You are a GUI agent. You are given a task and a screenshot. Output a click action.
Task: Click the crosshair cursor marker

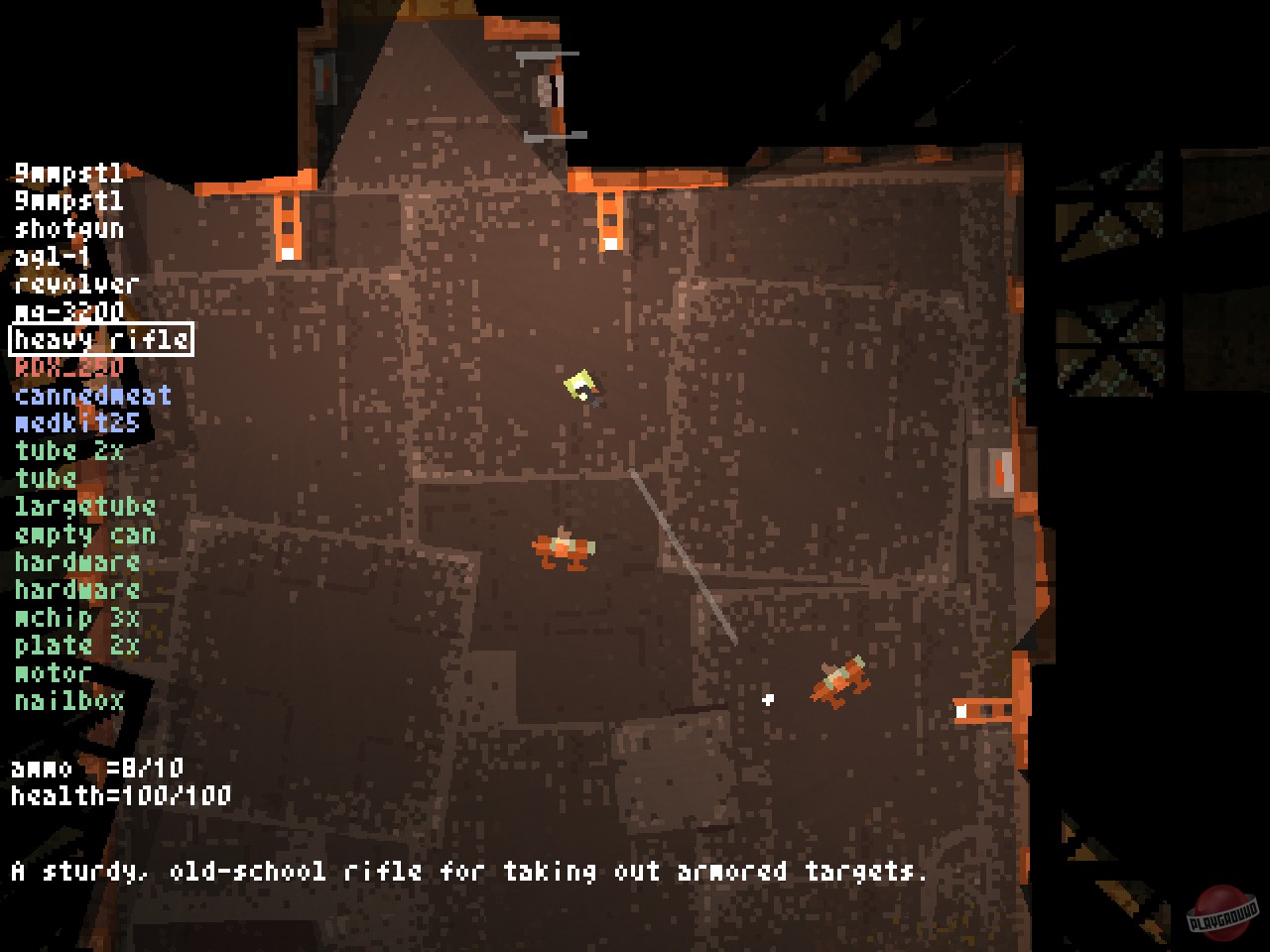[x=766, y=699]
